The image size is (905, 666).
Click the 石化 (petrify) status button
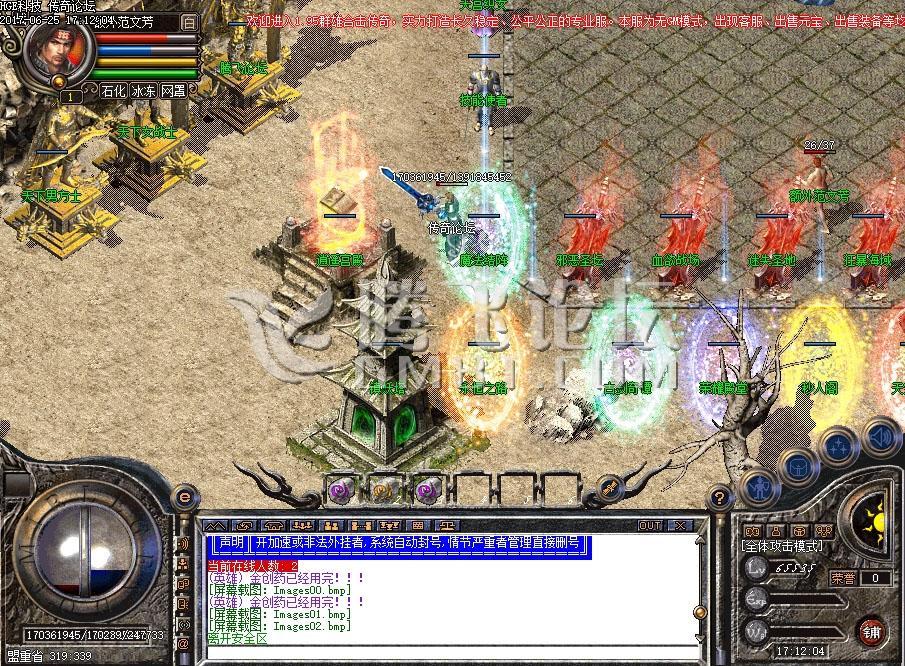tap(113, 90)
